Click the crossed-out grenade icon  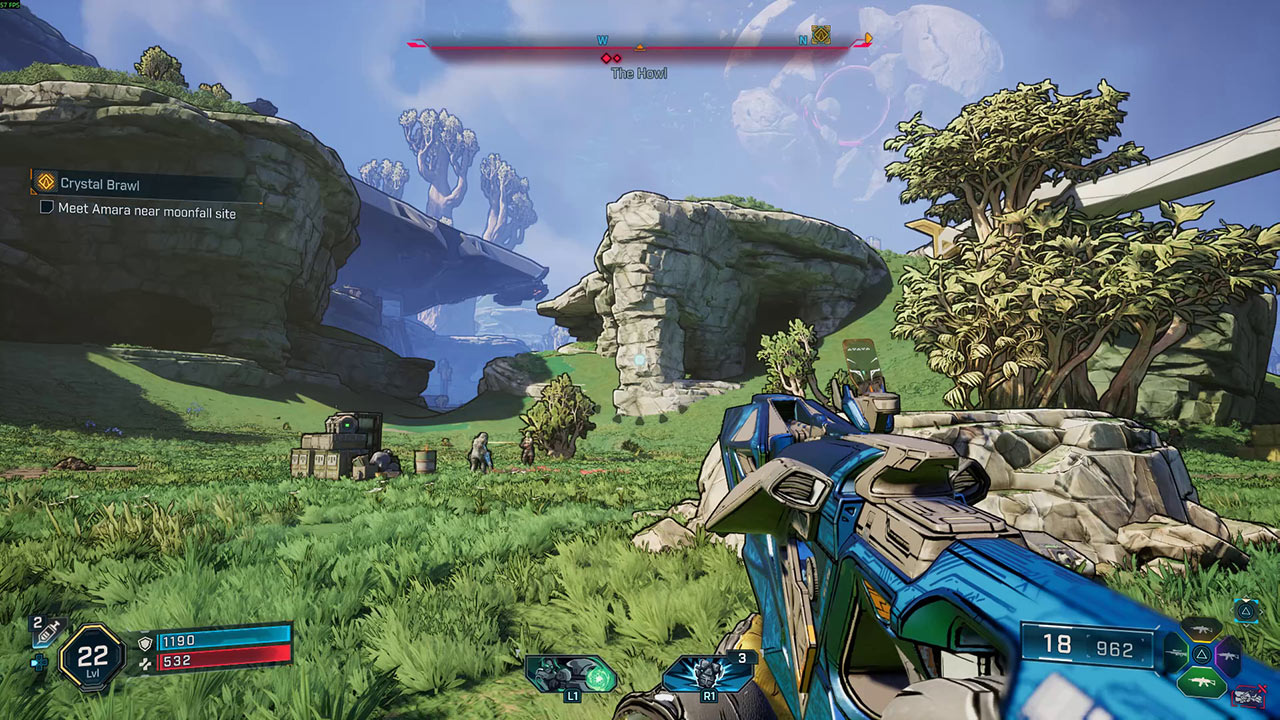[x=1248, y=694]
